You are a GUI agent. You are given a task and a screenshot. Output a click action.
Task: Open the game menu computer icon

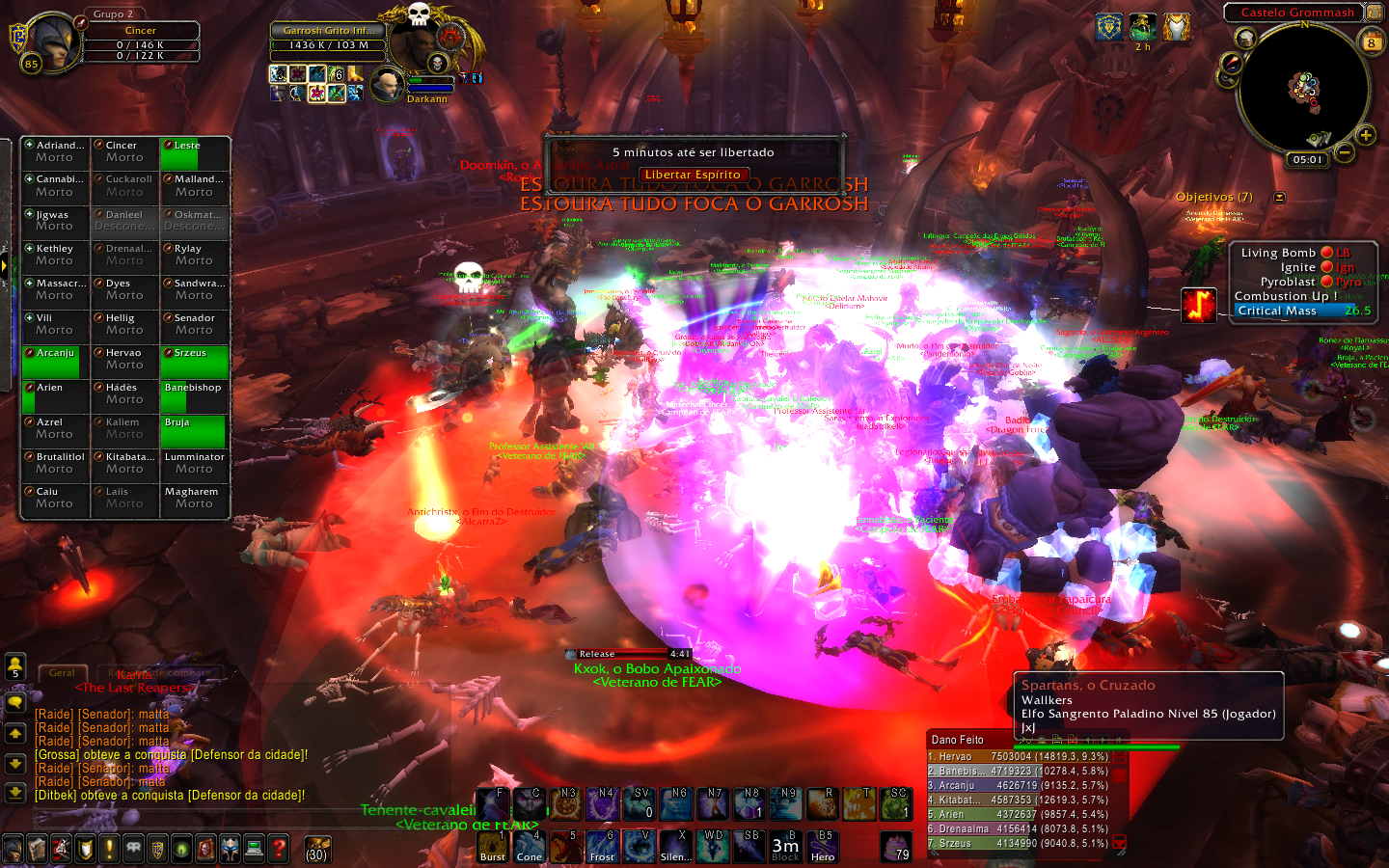[x=255, y=849]
